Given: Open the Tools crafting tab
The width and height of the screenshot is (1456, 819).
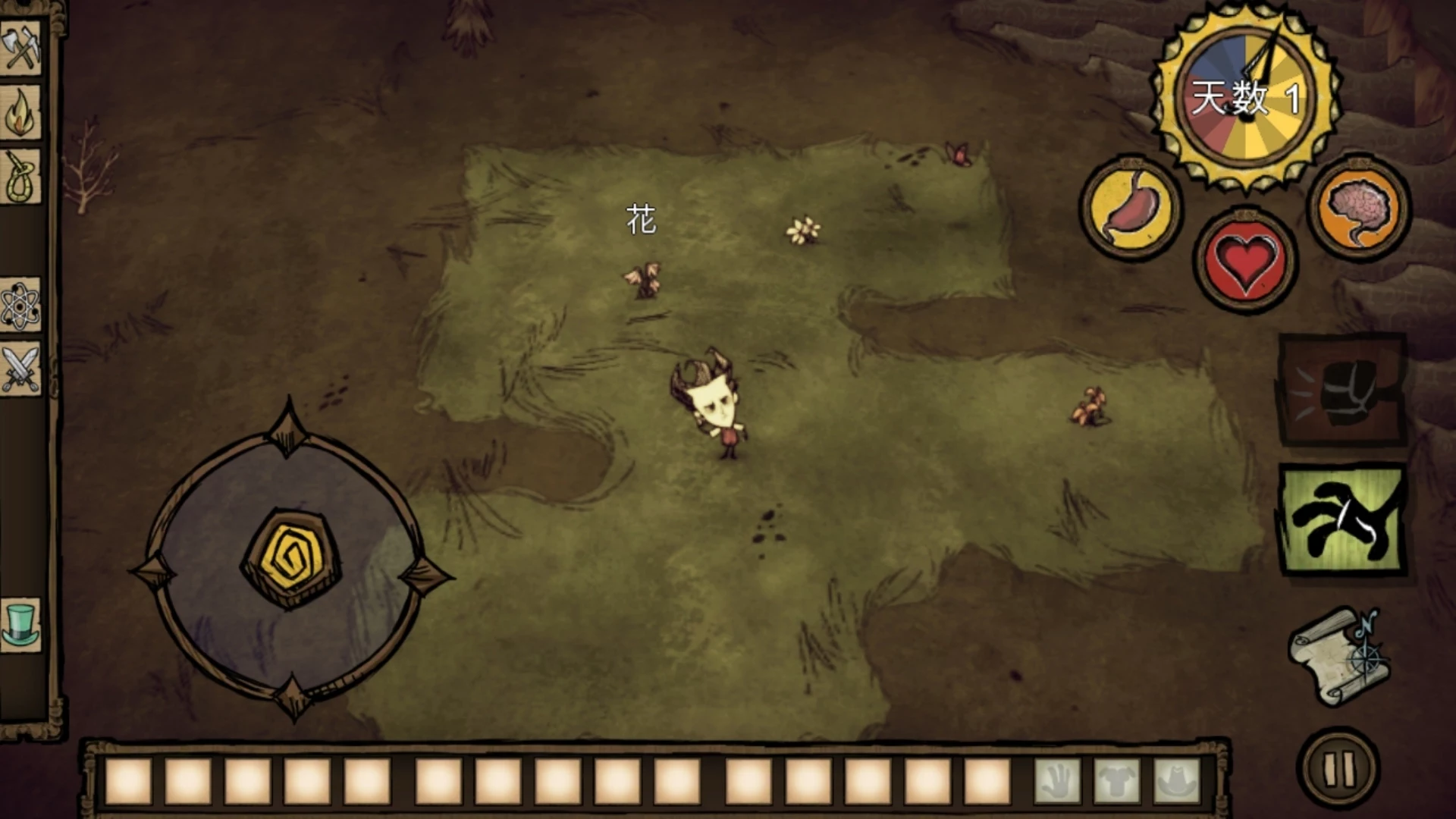Looking at the screenshot, I should [20, 47].
